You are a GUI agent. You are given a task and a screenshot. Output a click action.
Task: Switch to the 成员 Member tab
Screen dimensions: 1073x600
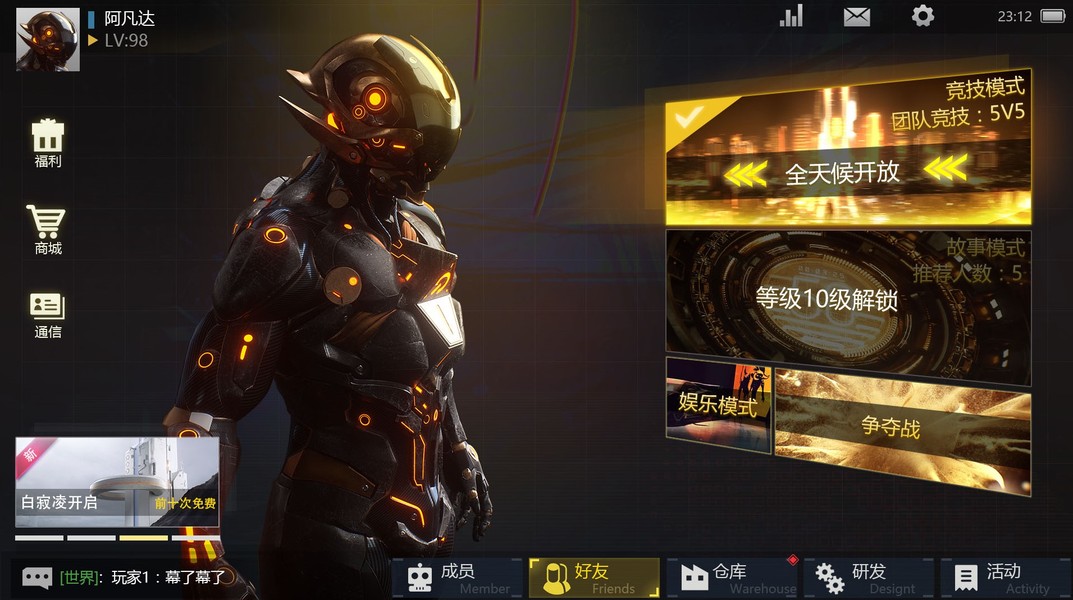coord(457,577)
